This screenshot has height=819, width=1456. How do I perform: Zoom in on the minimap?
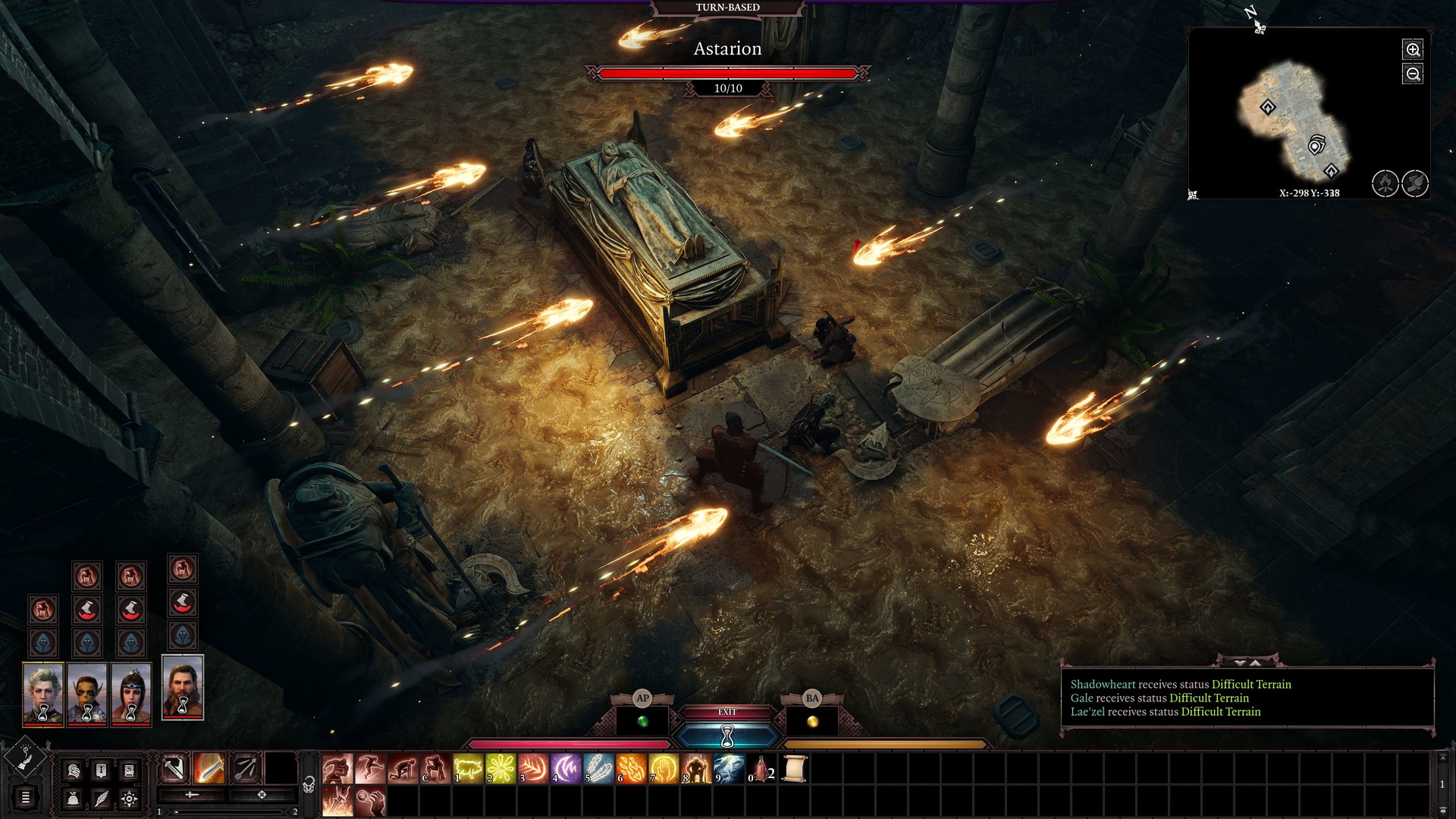tap(1414, 50)
